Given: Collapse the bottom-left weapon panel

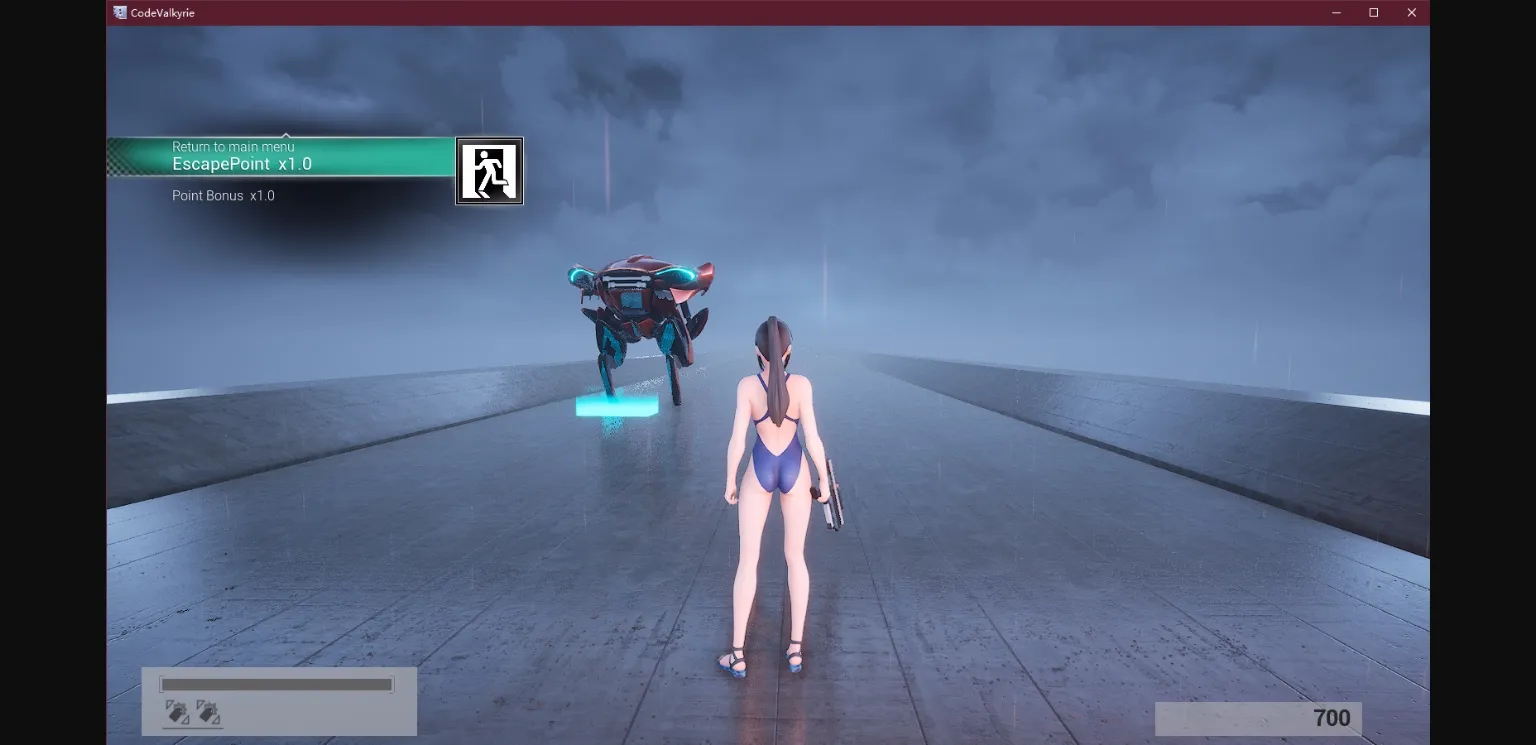Looking at the screenshot, I should click(279, 700).
